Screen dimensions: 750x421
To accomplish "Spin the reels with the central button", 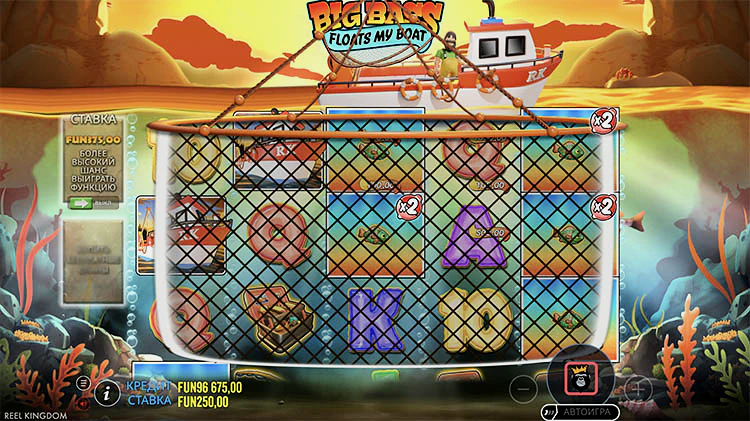I will [x=579, y=381].
